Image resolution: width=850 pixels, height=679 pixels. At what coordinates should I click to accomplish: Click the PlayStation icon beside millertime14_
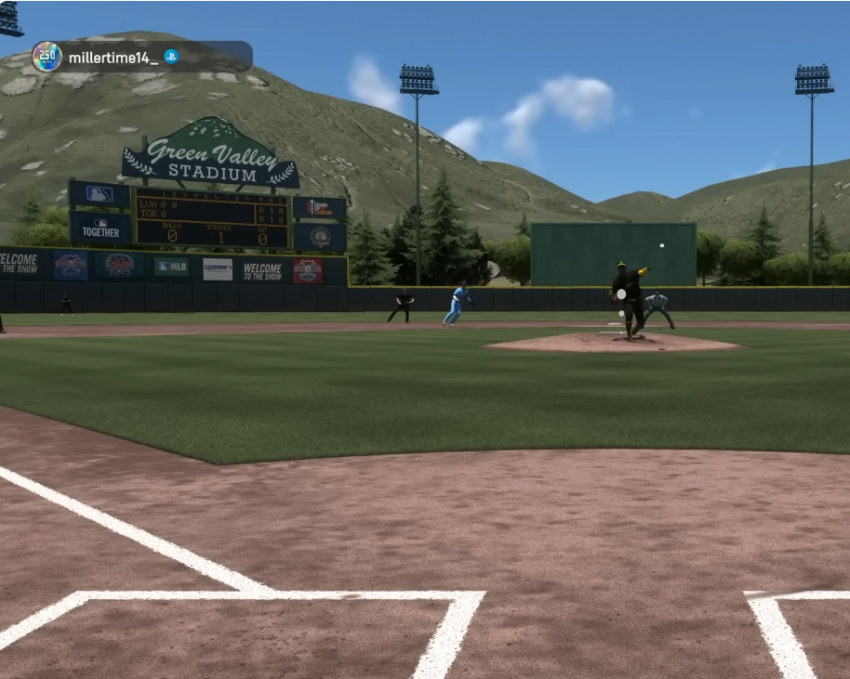coord(172,57)
